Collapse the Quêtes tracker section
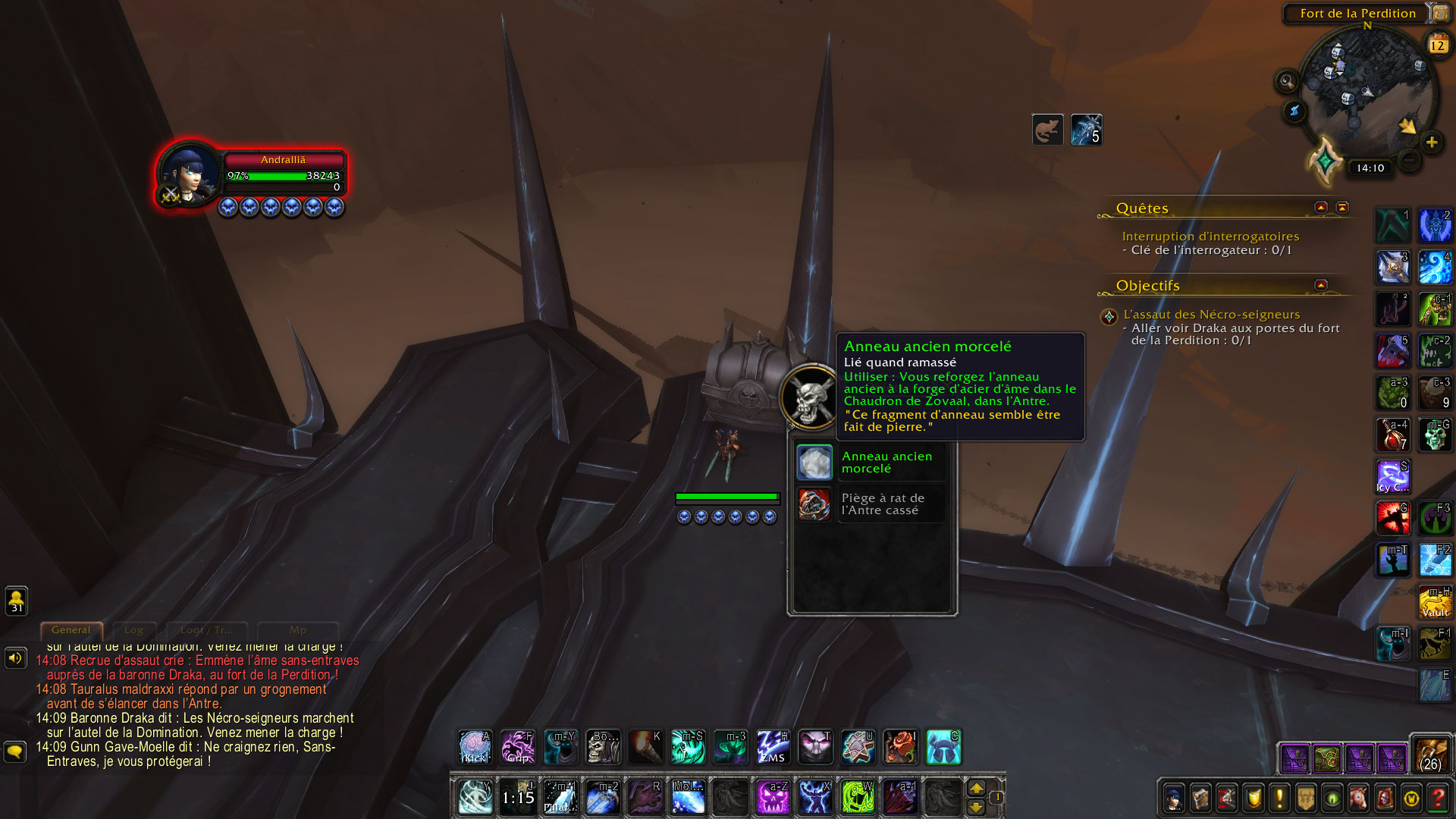The width and height of the screenshot is (1456, 819). pos(1321,207)
